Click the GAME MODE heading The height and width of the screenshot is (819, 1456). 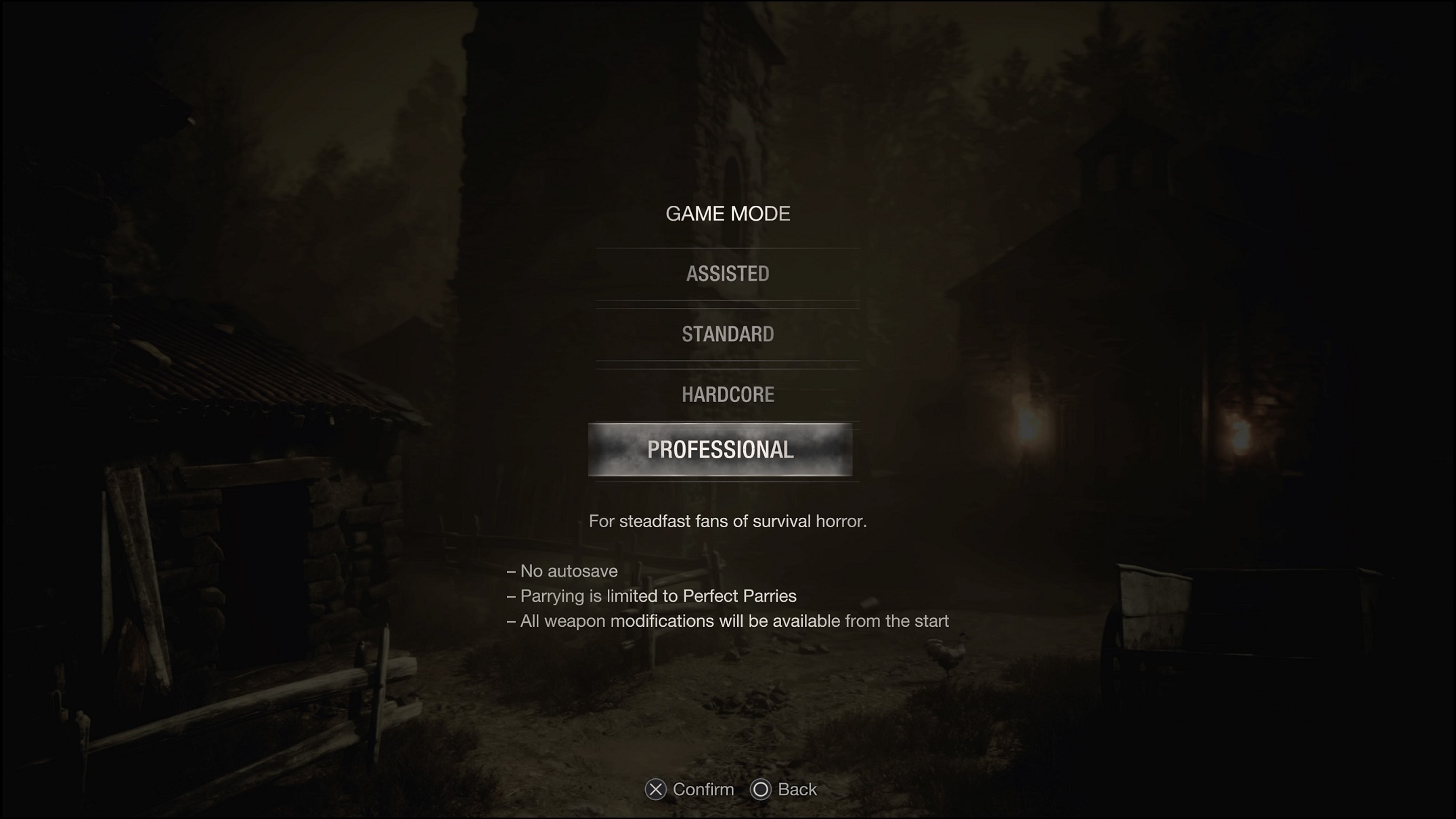pos(727,214)
